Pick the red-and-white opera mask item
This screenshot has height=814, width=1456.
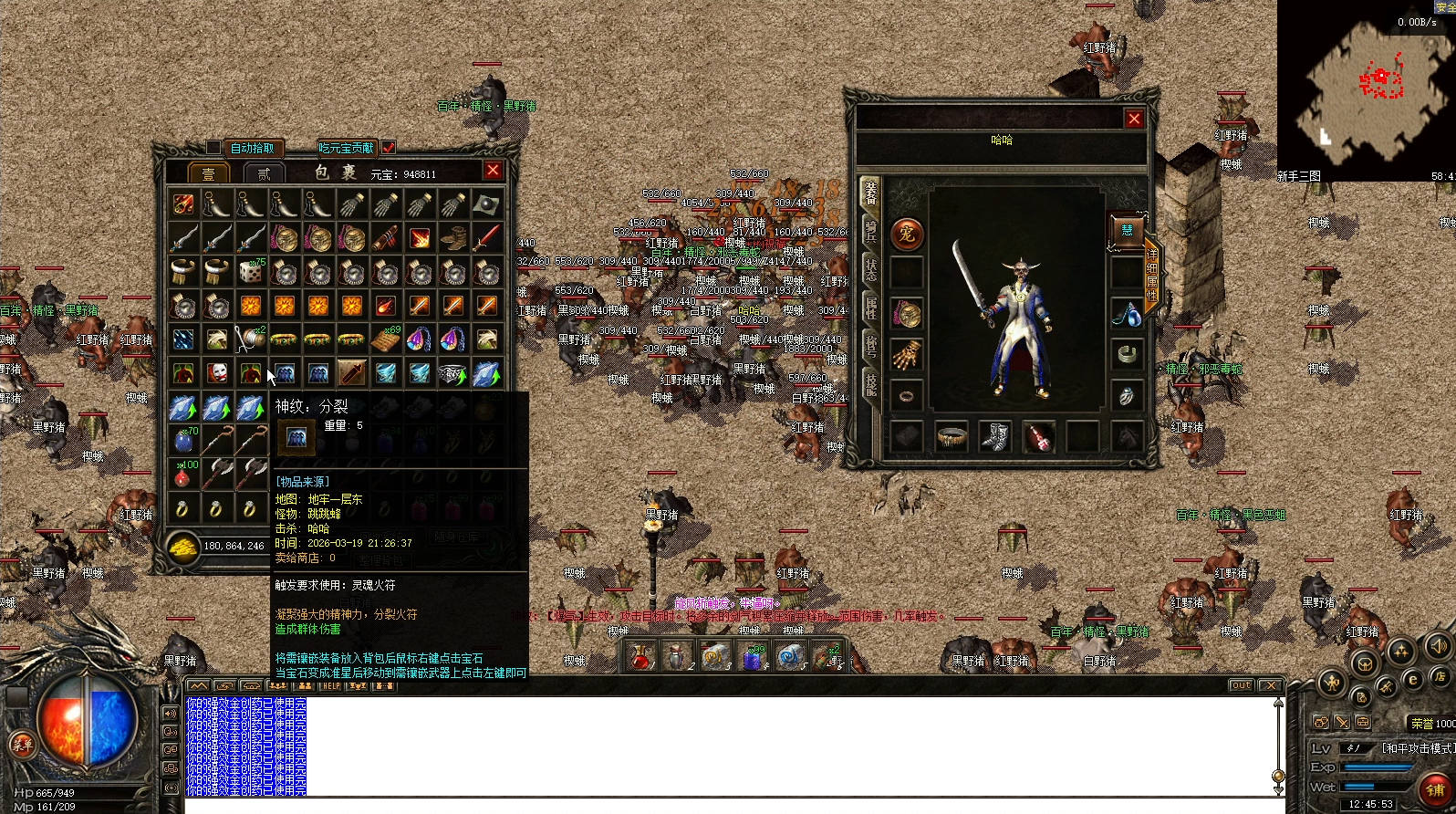coord(216,373)
